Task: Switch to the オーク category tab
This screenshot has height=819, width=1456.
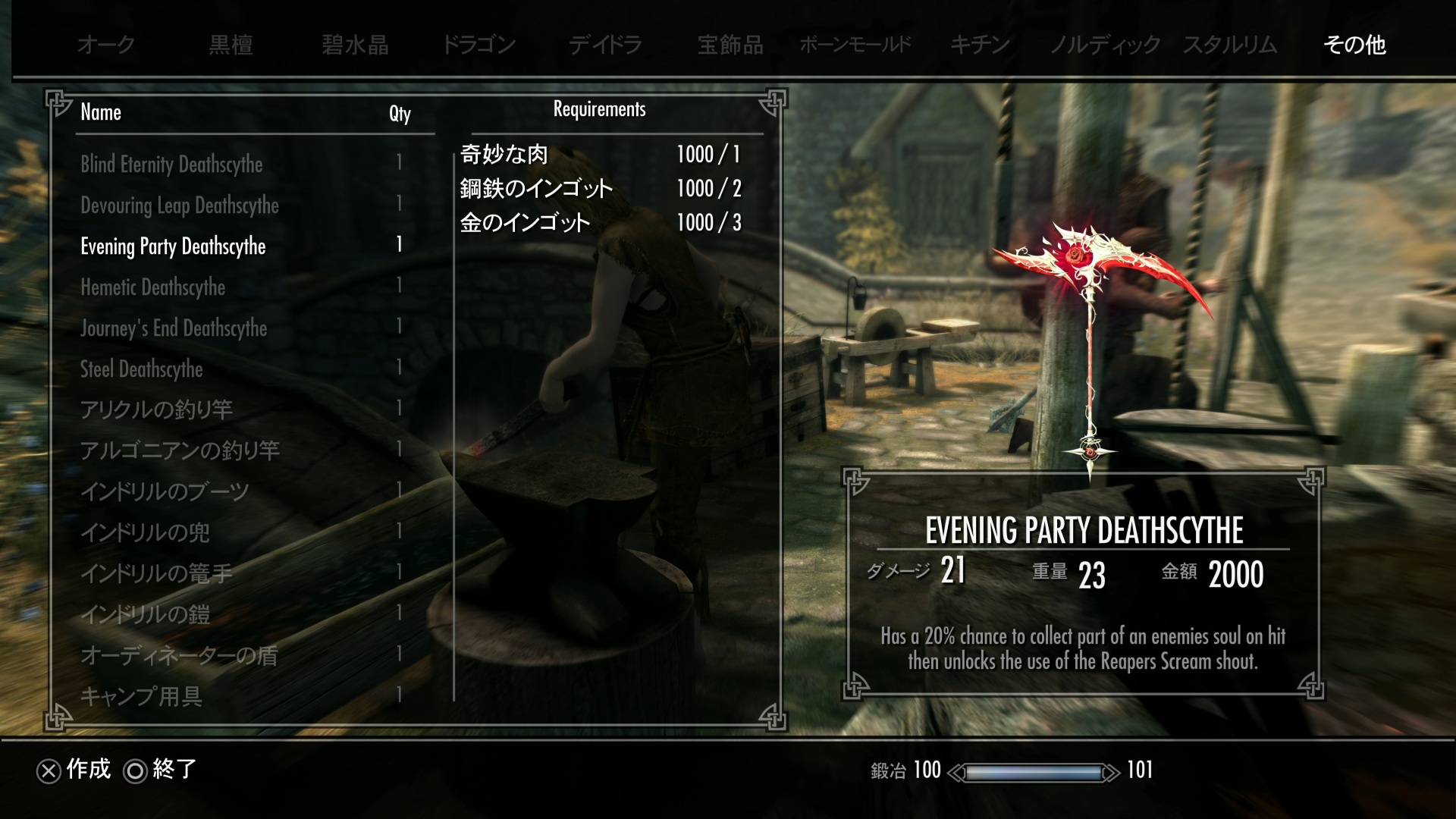Action: pos(105,45)
